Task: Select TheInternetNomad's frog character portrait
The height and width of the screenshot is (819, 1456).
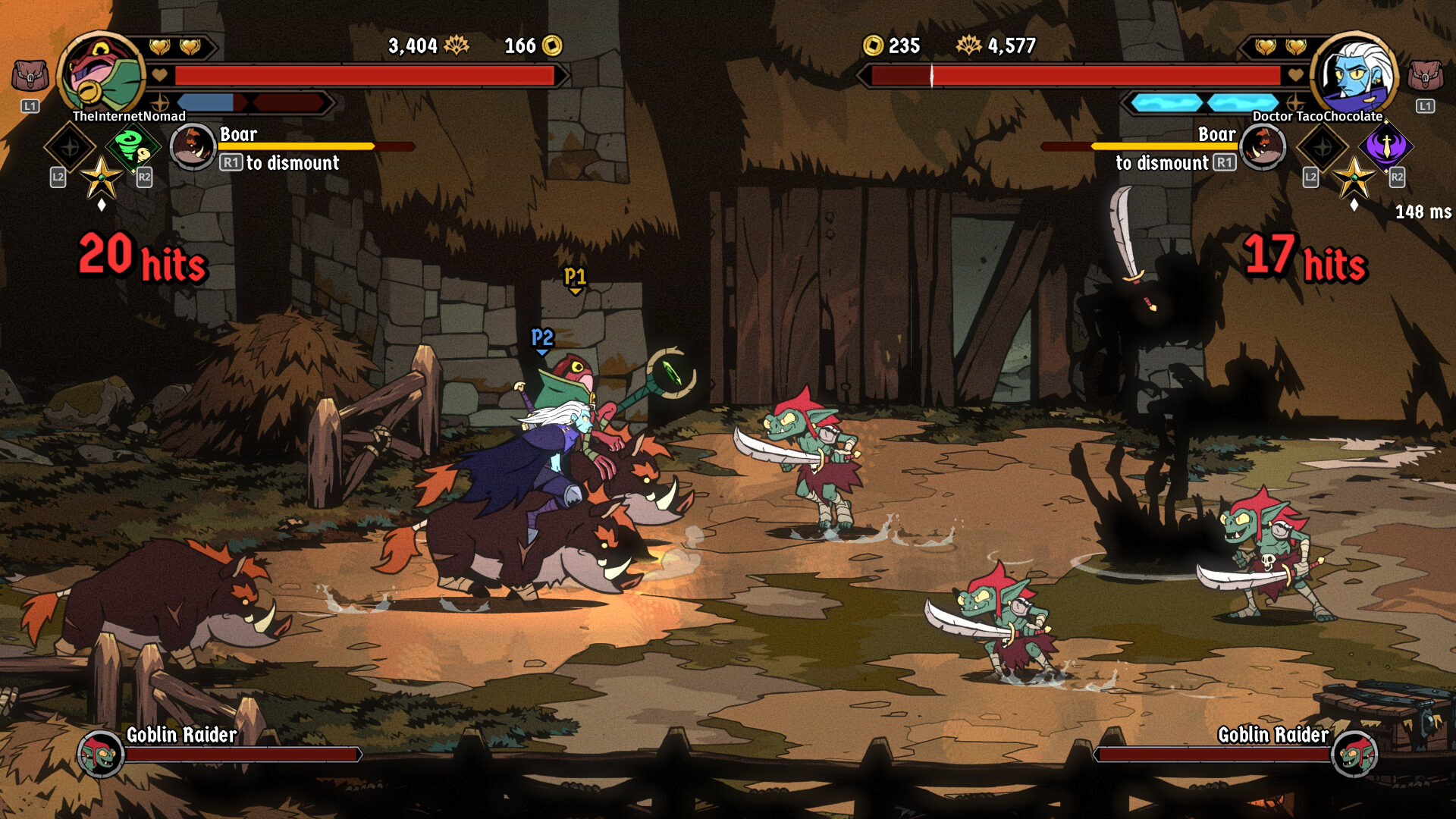Action: (100, 74)
